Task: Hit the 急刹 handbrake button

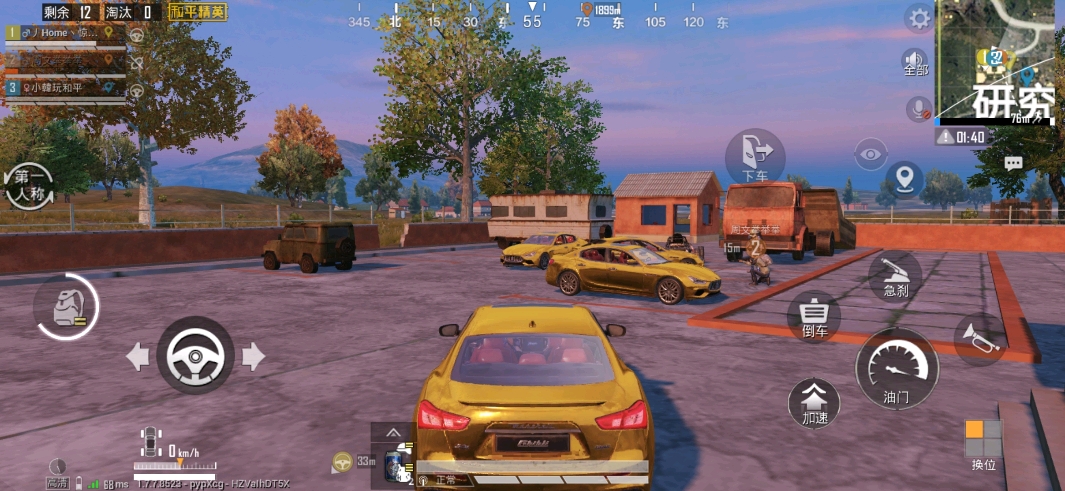Action: pyautogui.click(x=895, y=277)
